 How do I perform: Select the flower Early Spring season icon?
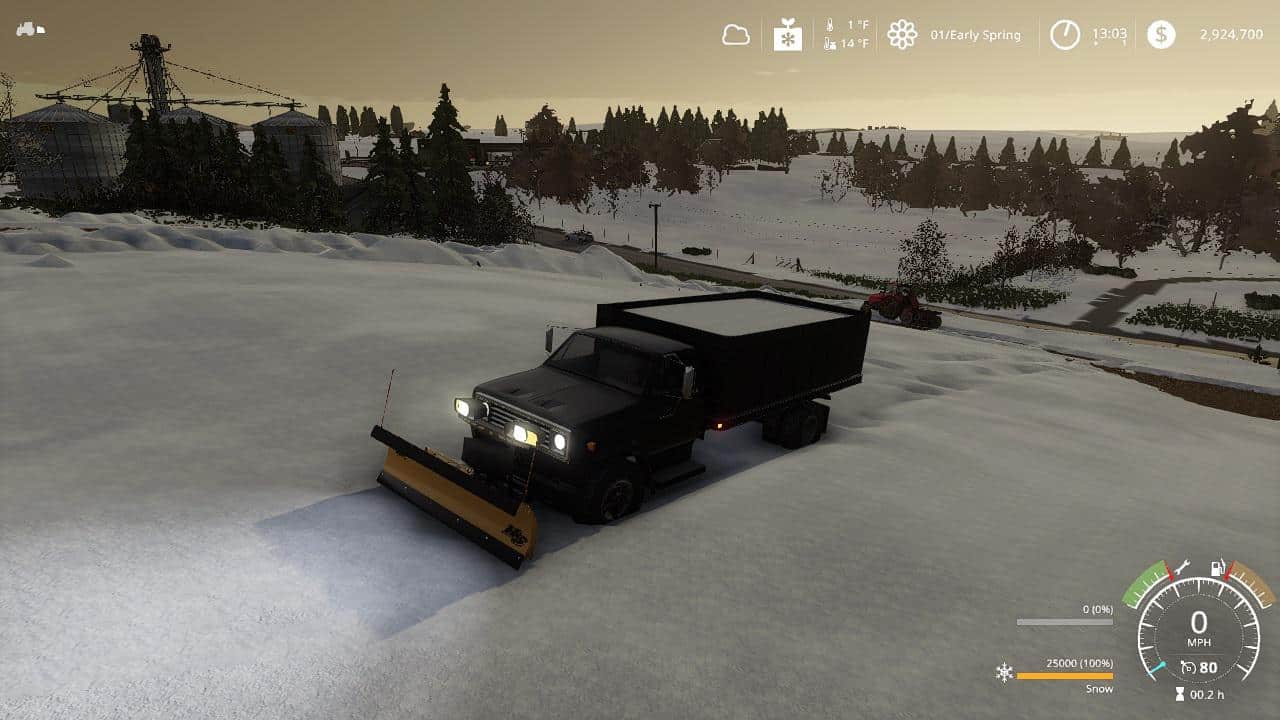click(902, 35)
